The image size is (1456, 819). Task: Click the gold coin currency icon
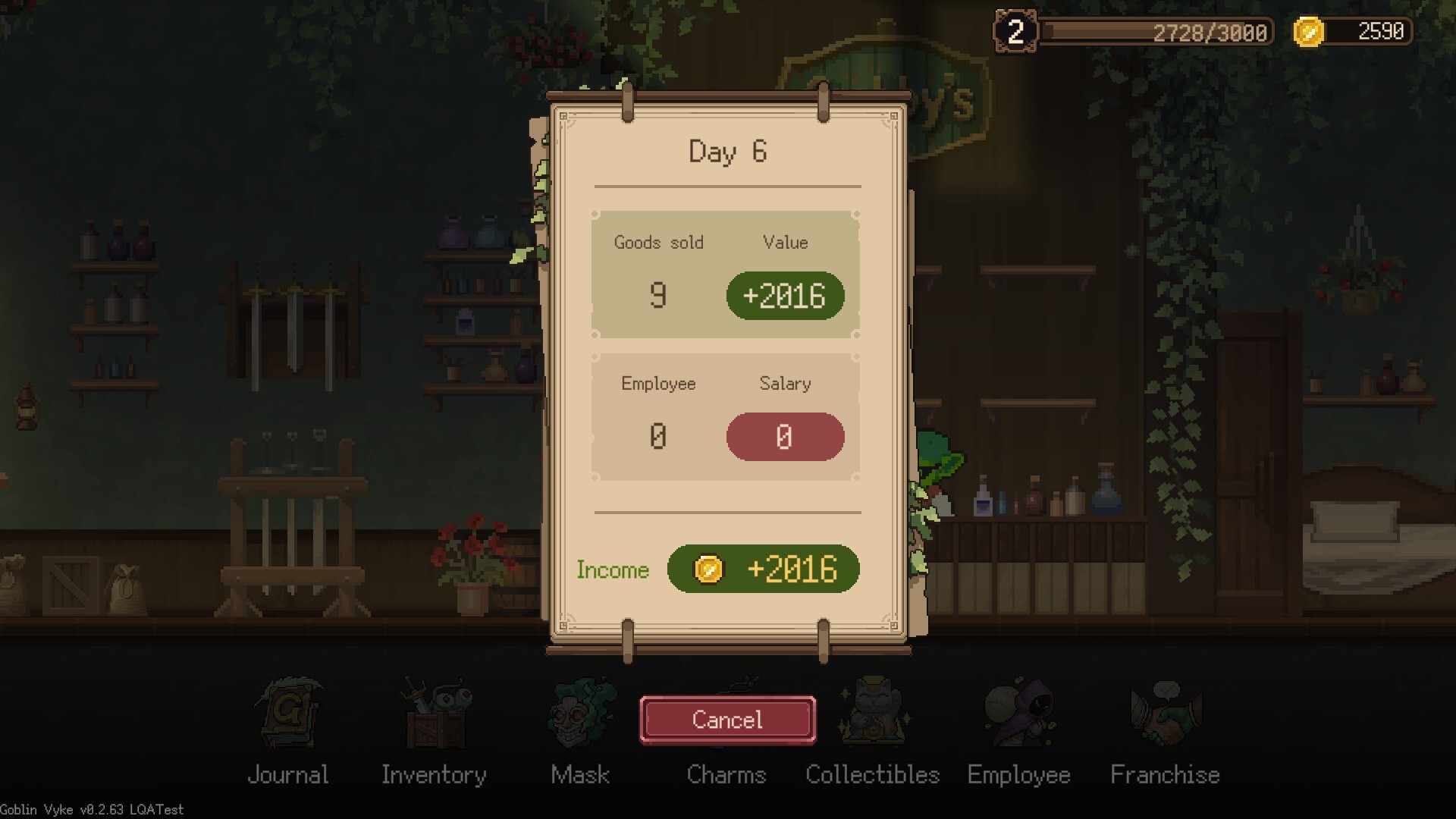tap(1307, 32)
